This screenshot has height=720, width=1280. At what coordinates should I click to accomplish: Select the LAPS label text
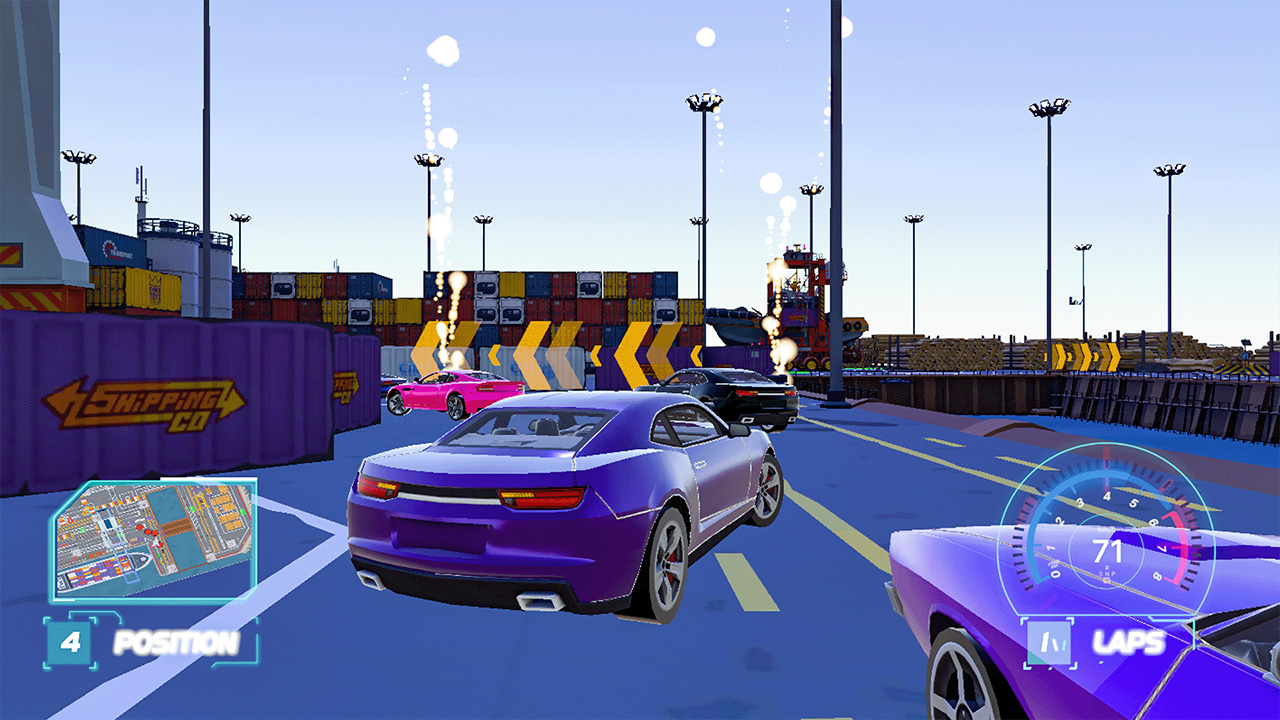pos(1128,642)
